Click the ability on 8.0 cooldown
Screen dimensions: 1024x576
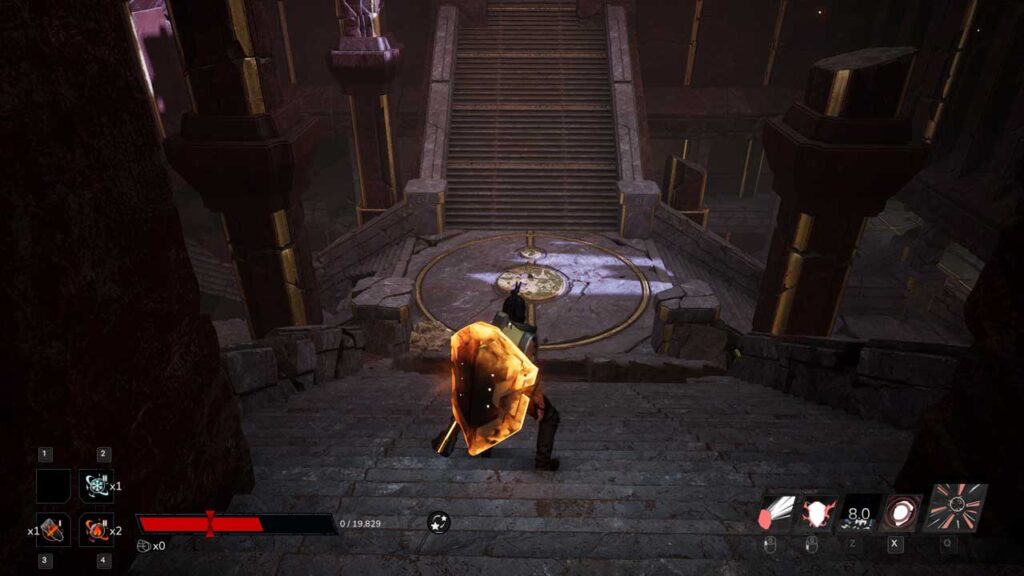tap(860, 513)
